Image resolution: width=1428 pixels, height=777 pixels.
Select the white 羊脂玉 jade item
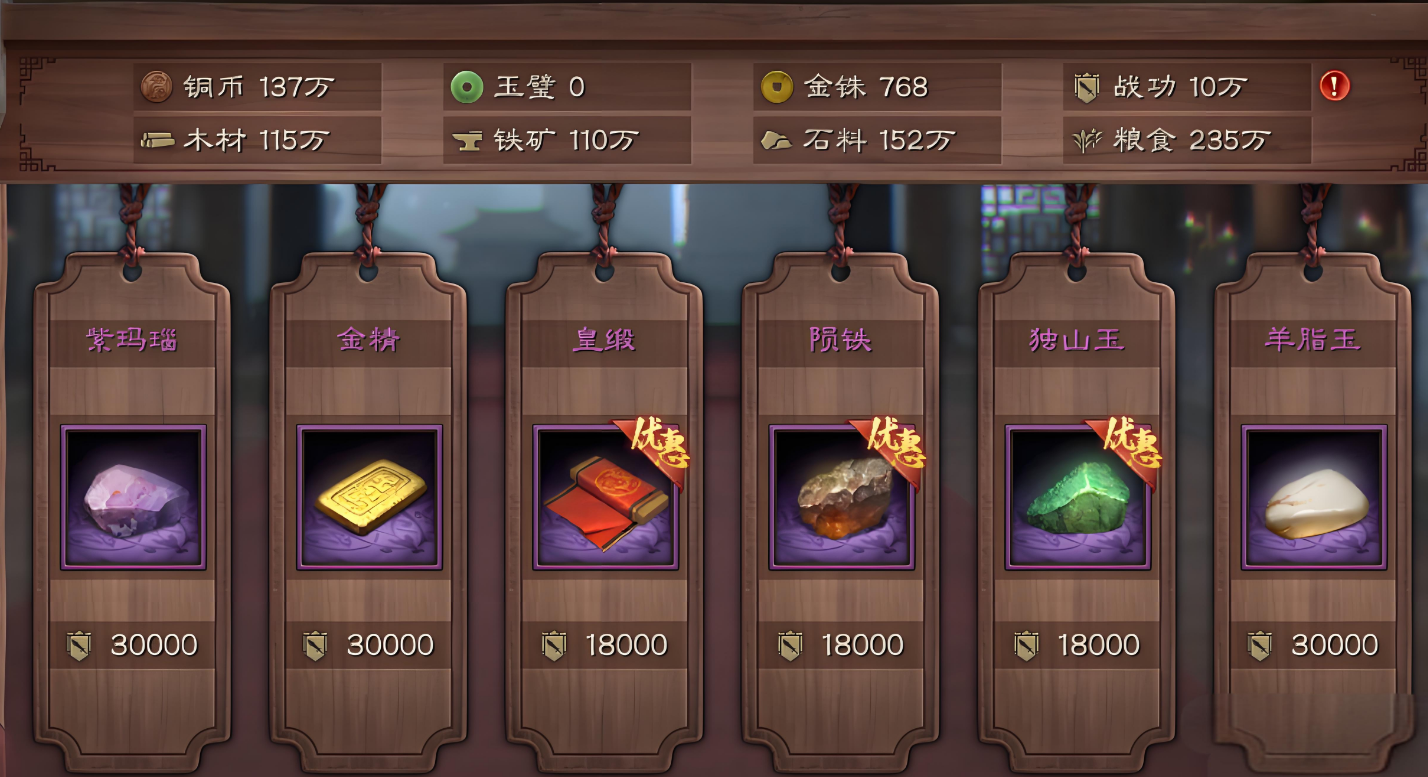point(1313,497)
